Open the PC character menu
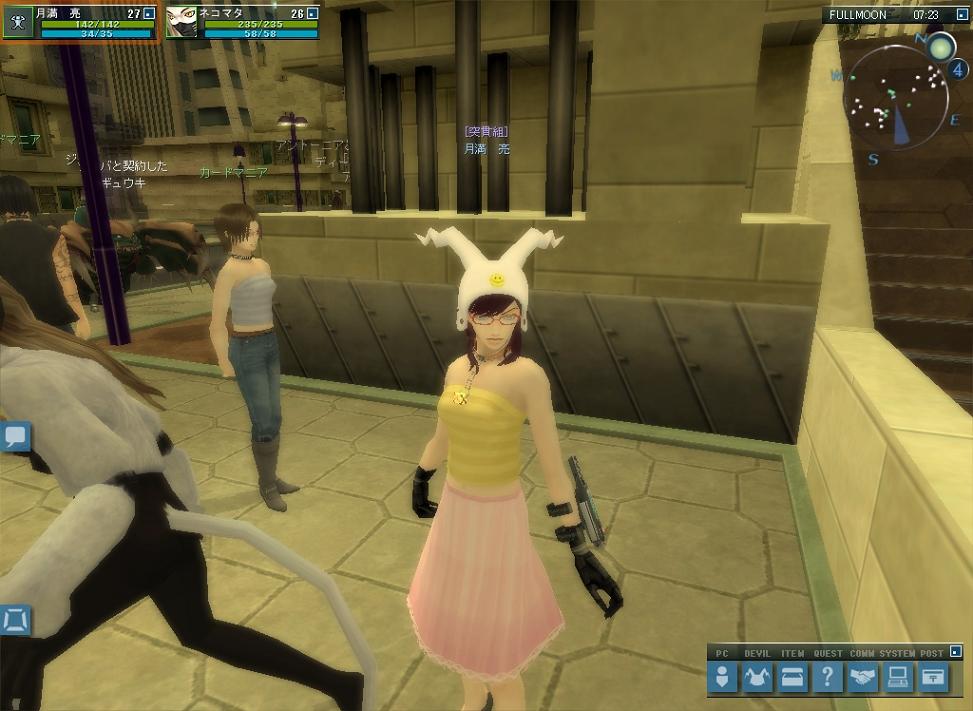This screenshot has height=711, width=973. 722,678
